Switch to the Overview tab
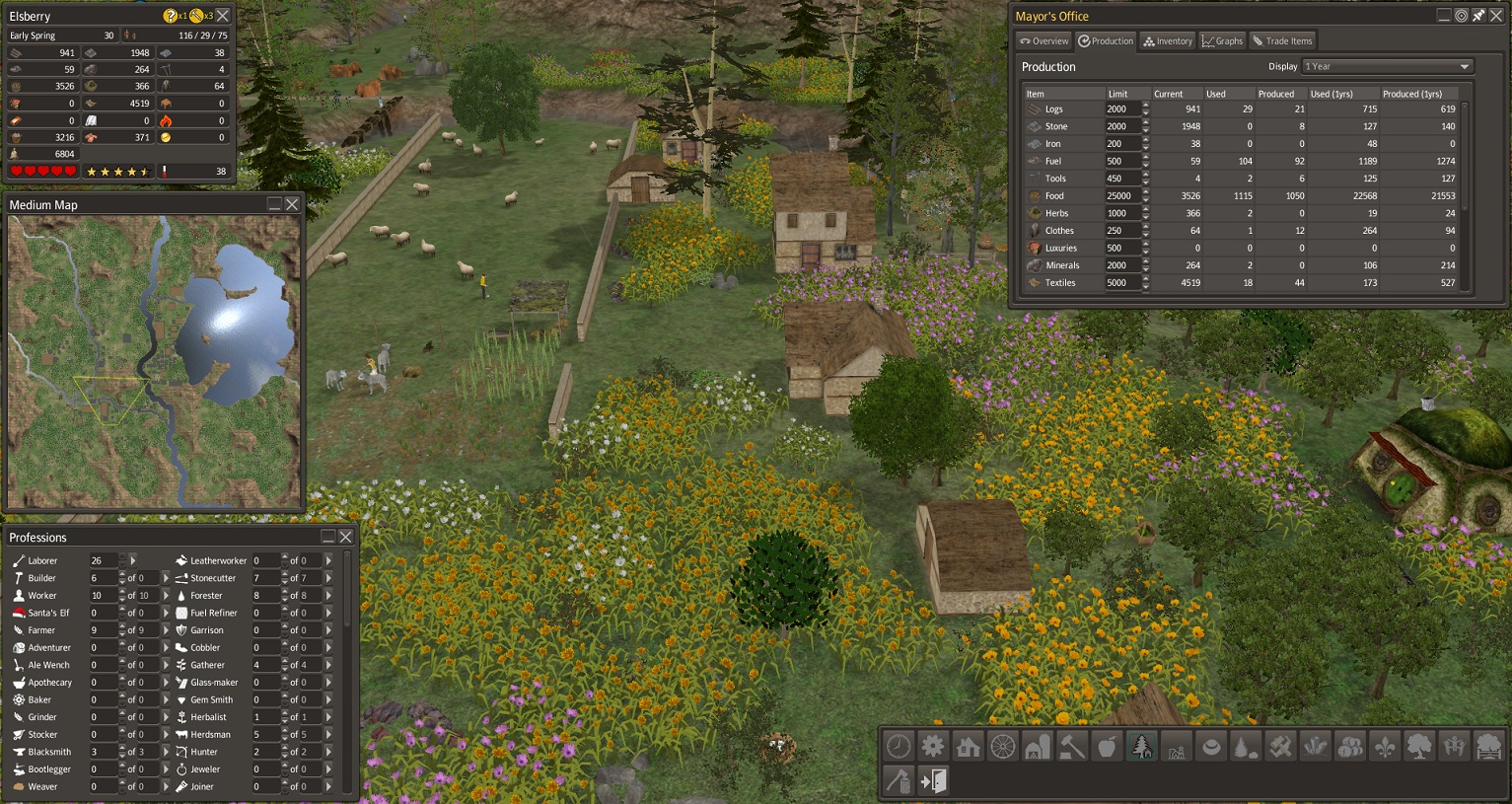Image resolution: width=1512 pixels, height=804 pixels. click(x=1044, y=41)
